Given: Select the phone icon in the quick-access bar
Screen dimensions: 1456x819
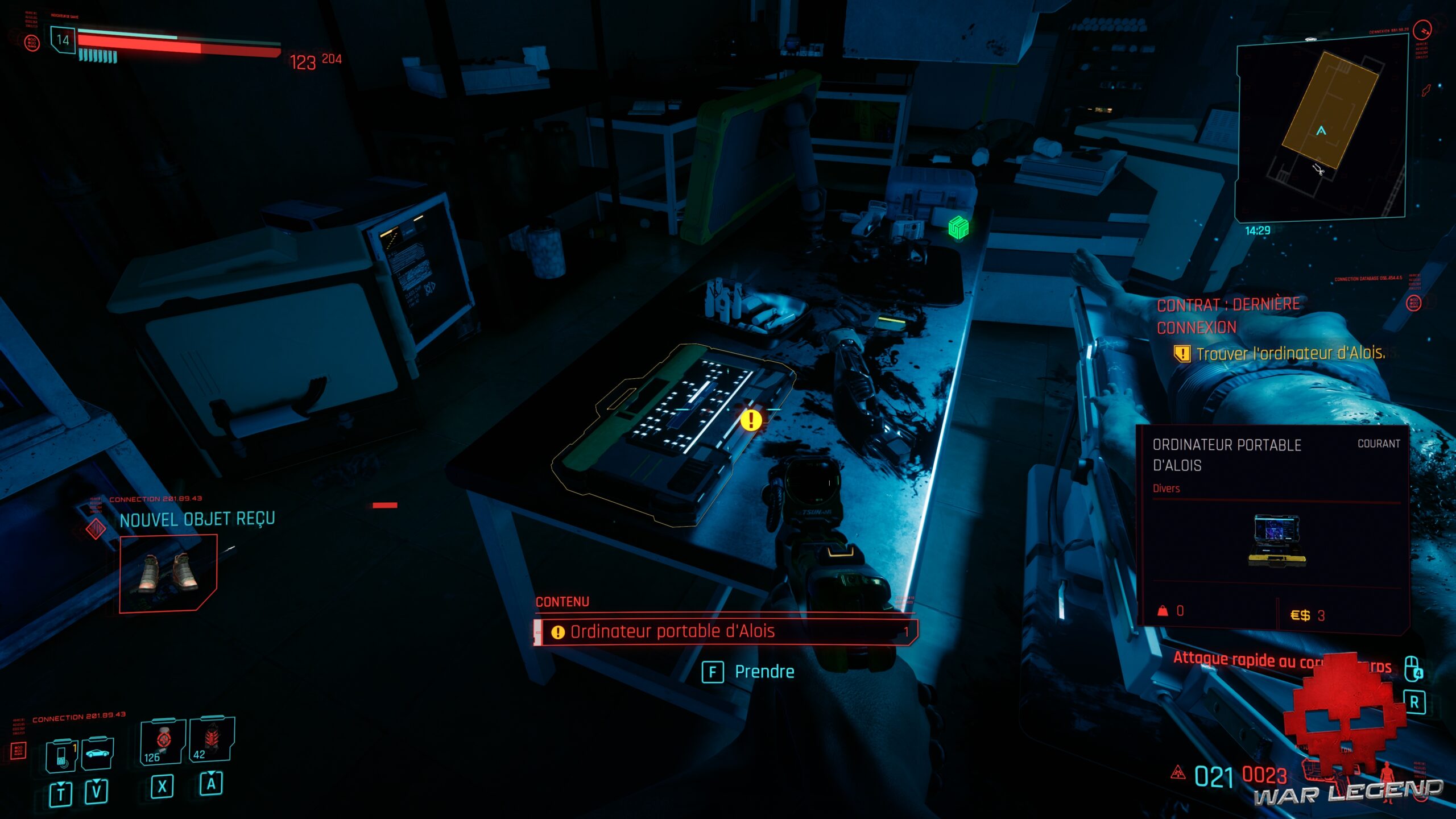Looking at the screenshot, I should click(61, 757).
